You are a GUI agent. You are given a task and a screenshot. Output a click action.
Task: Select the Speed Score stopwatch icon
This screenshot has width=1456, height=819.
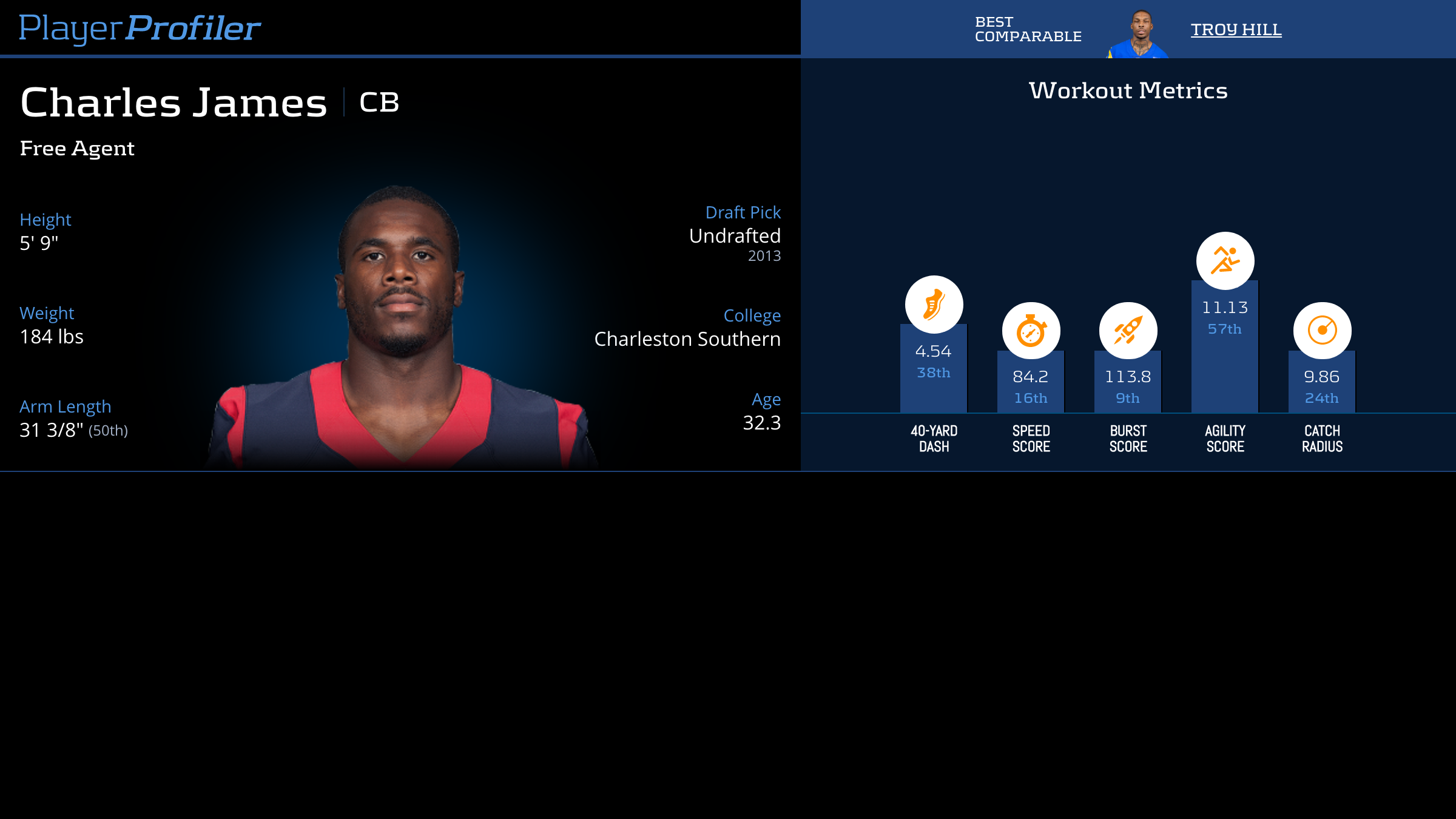[1031, 331]
